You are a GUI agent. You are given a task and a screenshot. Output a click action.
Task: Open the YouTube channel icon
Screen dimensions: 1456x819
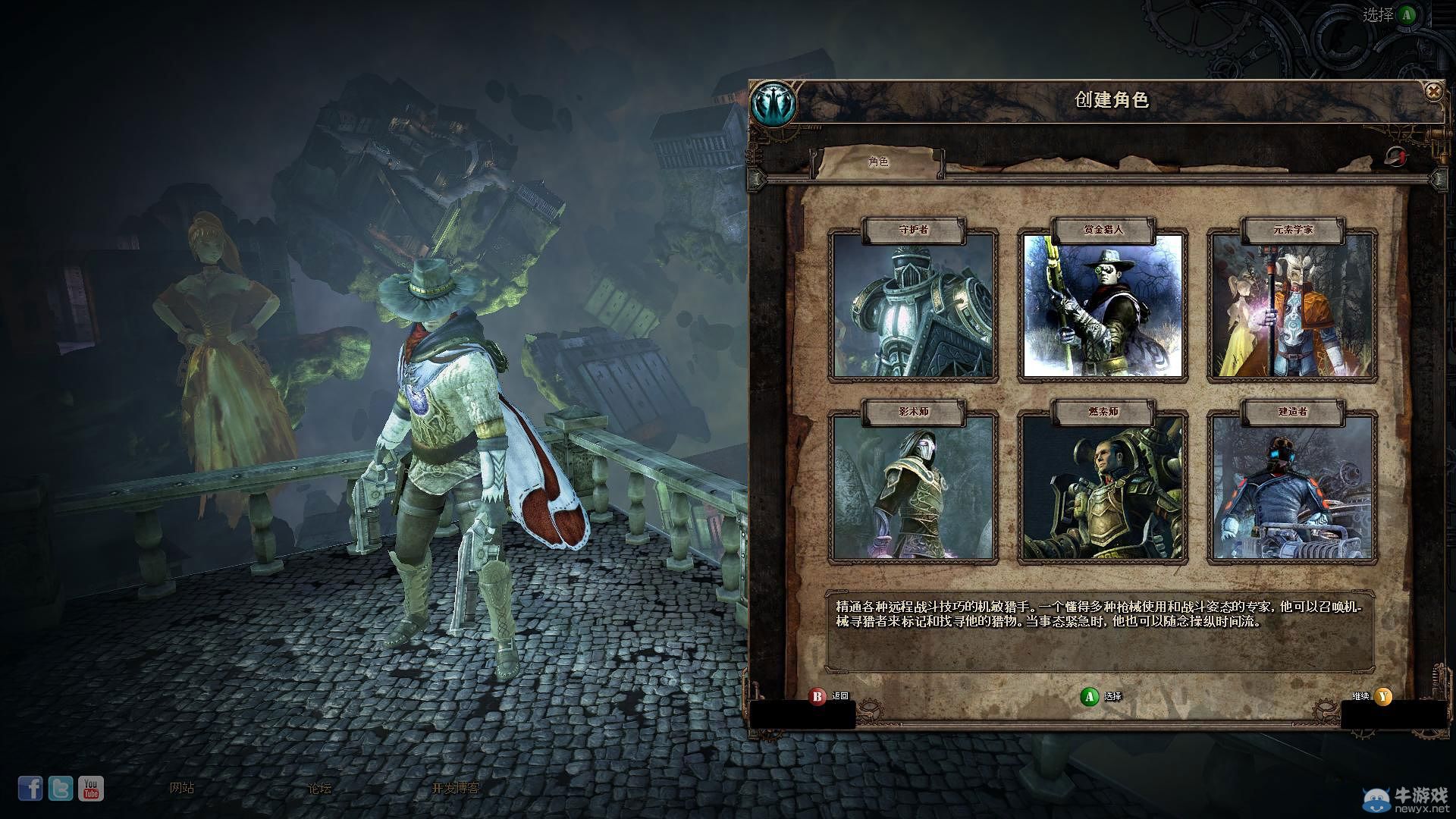pyautogui.click(x=91, y=789)
